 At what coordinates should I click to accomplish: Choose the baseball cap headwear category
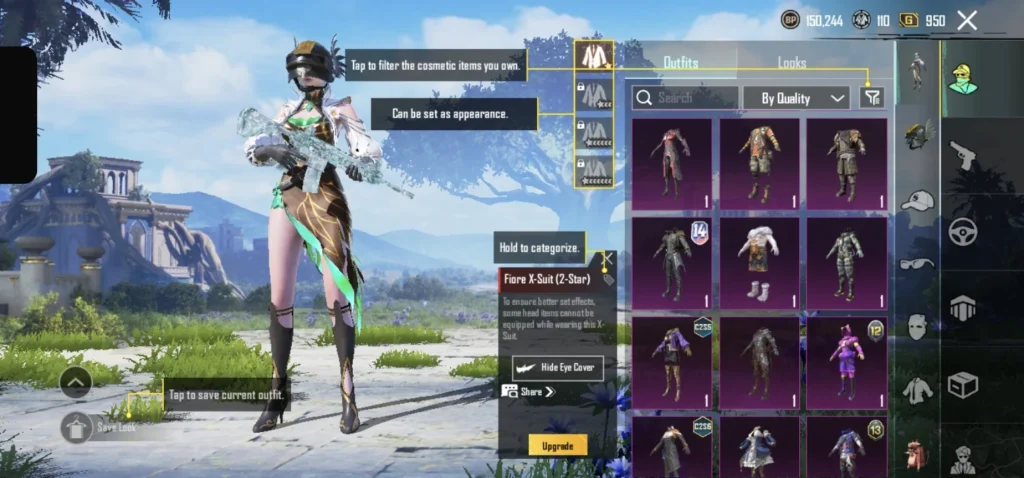pos(917,201)
